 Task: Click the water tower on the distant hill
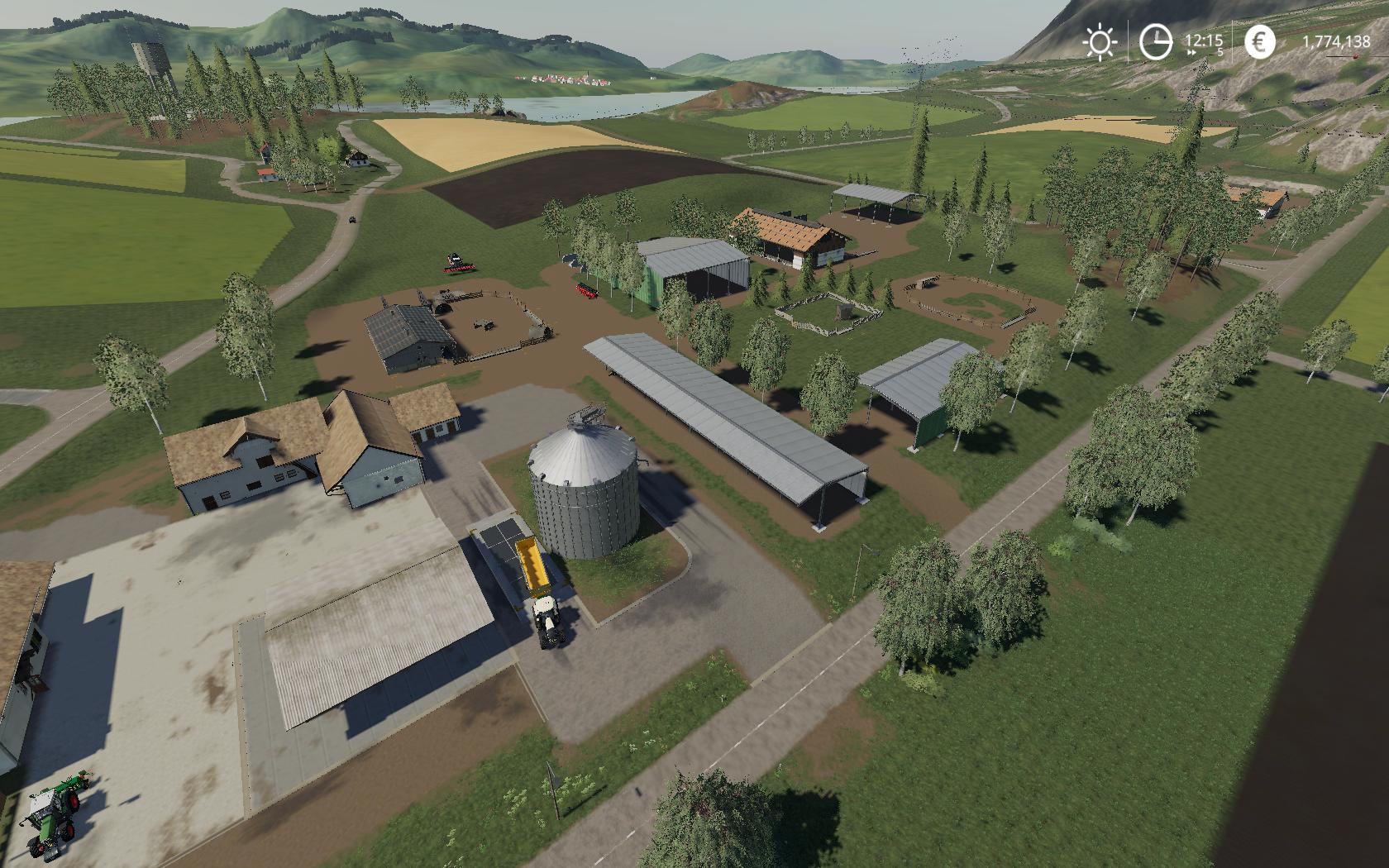[x=147, y=51]
